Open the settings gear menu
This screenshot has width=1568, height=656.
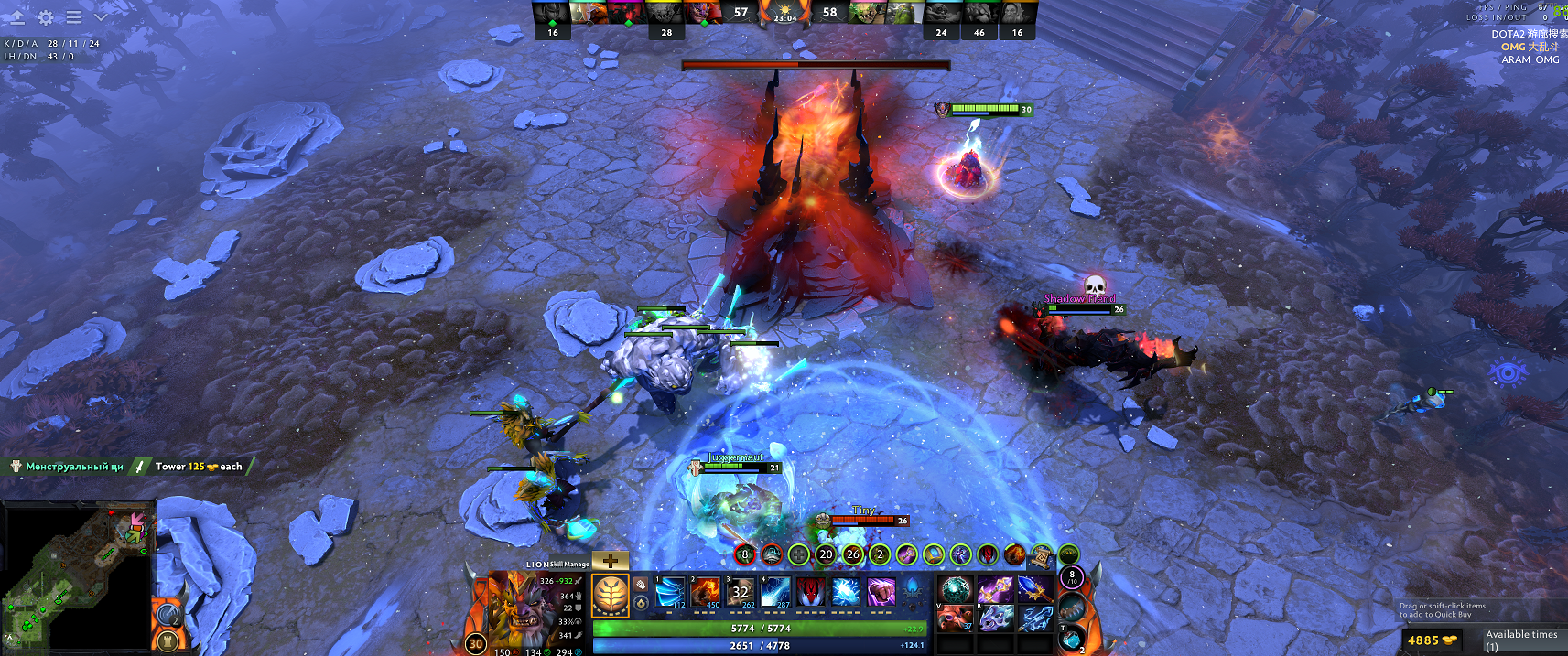(46, 17)
